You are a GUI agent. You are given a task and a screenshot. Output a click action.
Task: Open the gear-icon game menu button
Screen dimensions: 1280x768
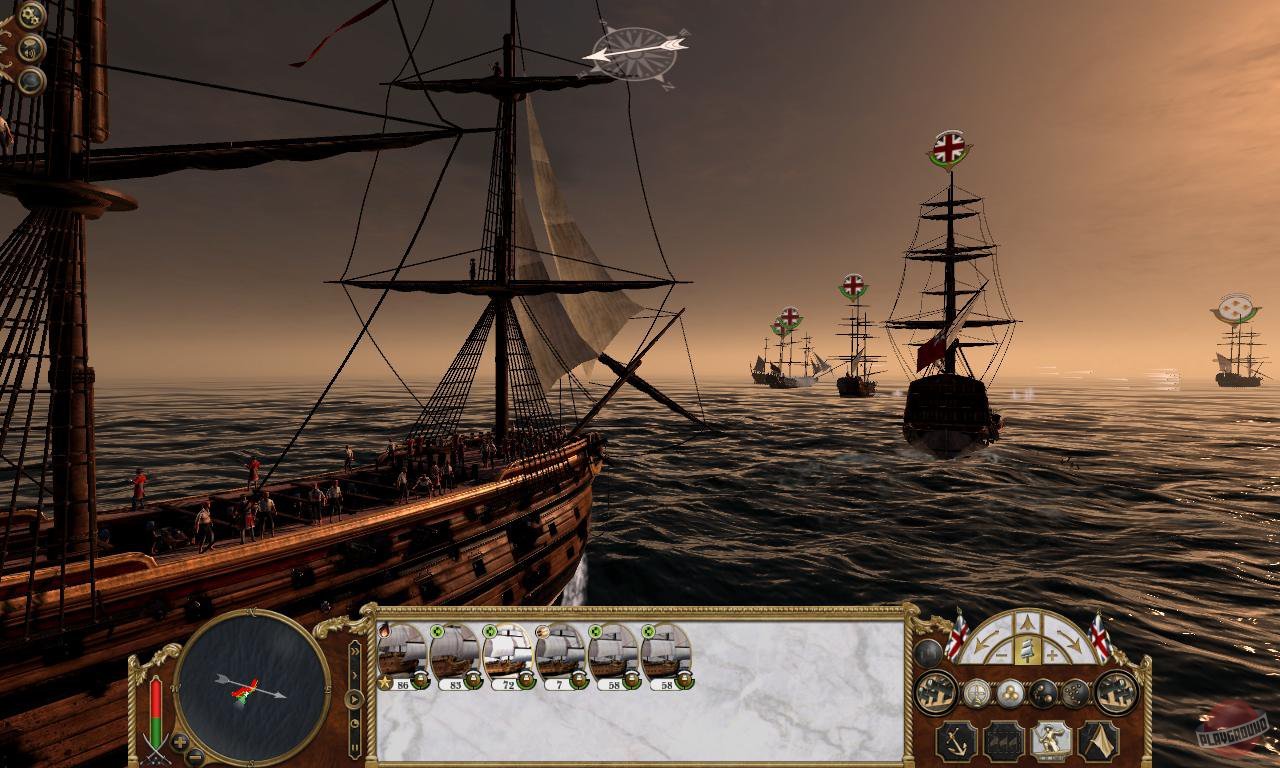point(32,15)
